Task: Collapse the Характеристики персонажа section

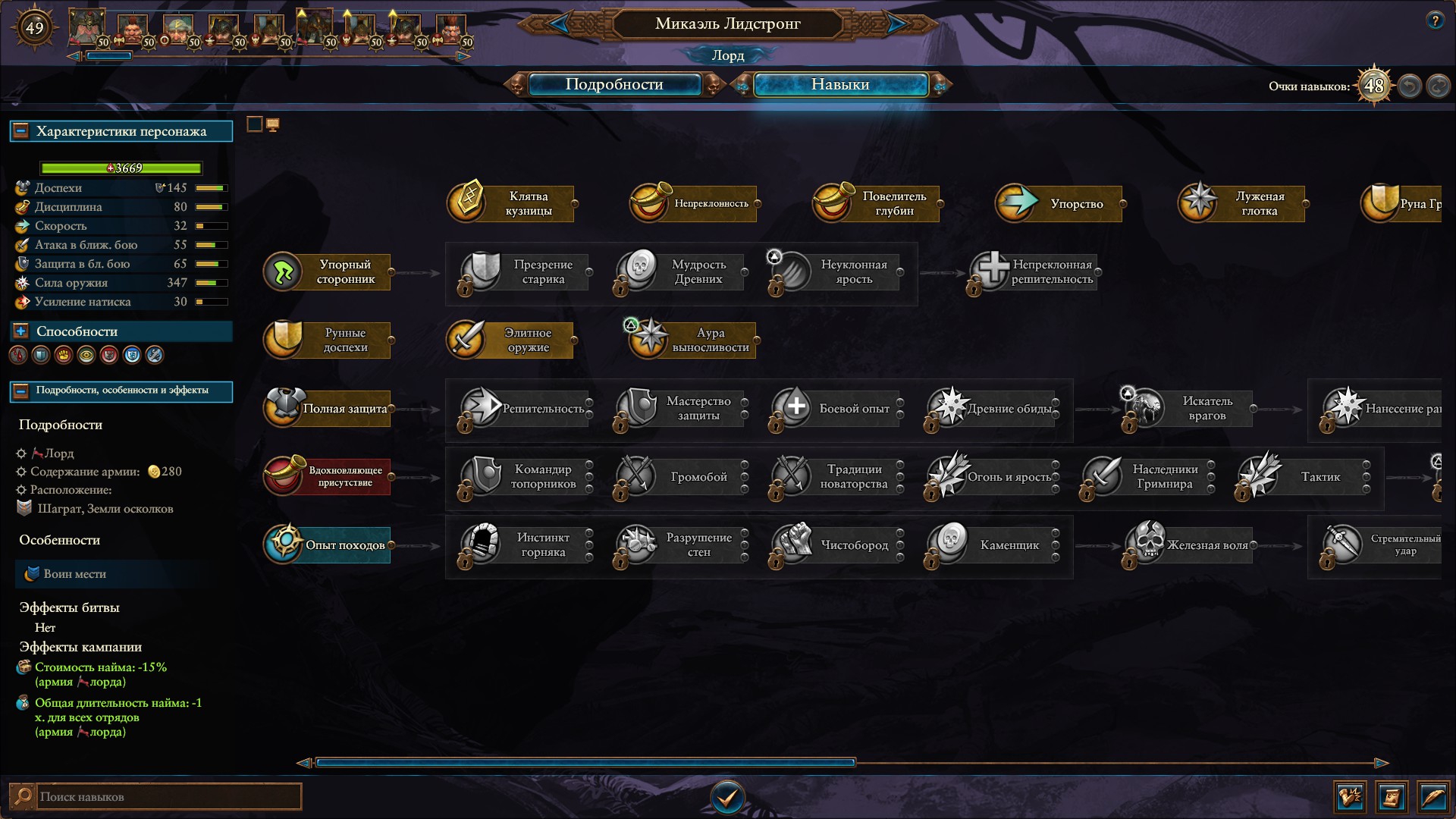Action: (x=21, y=131)
